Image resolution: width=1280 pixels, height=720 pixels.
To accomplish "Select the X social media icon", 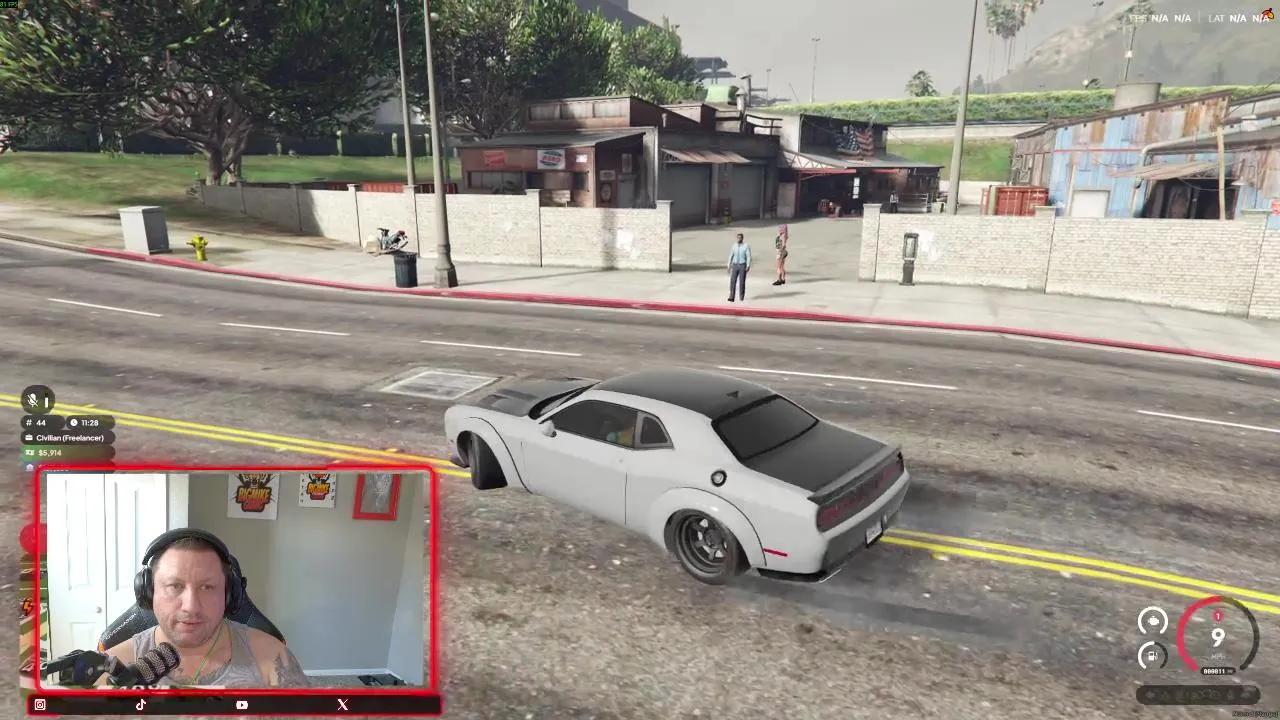I will click(x=341, y=704).
